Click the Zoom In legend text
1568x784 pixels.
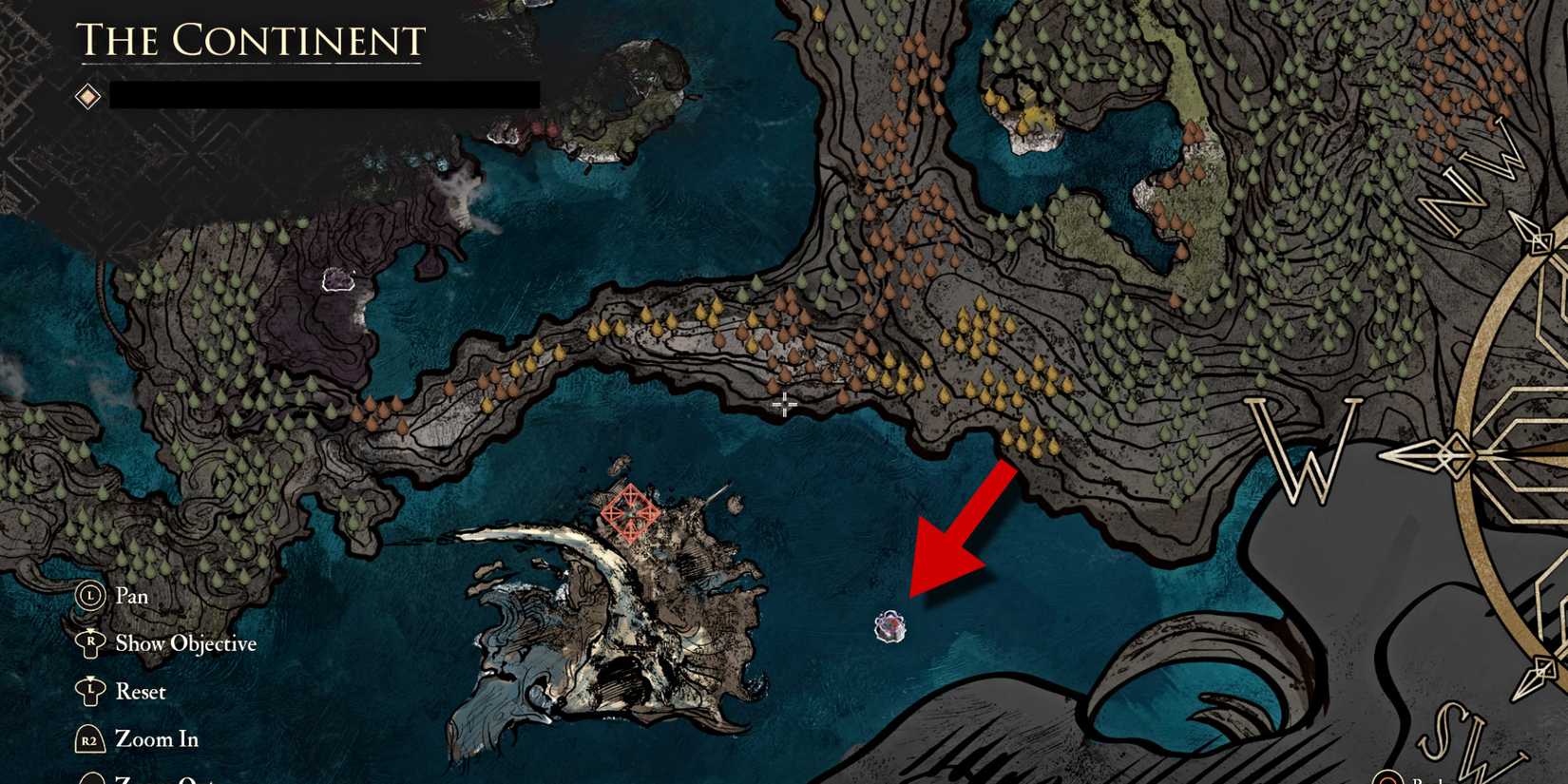(156, 739)
